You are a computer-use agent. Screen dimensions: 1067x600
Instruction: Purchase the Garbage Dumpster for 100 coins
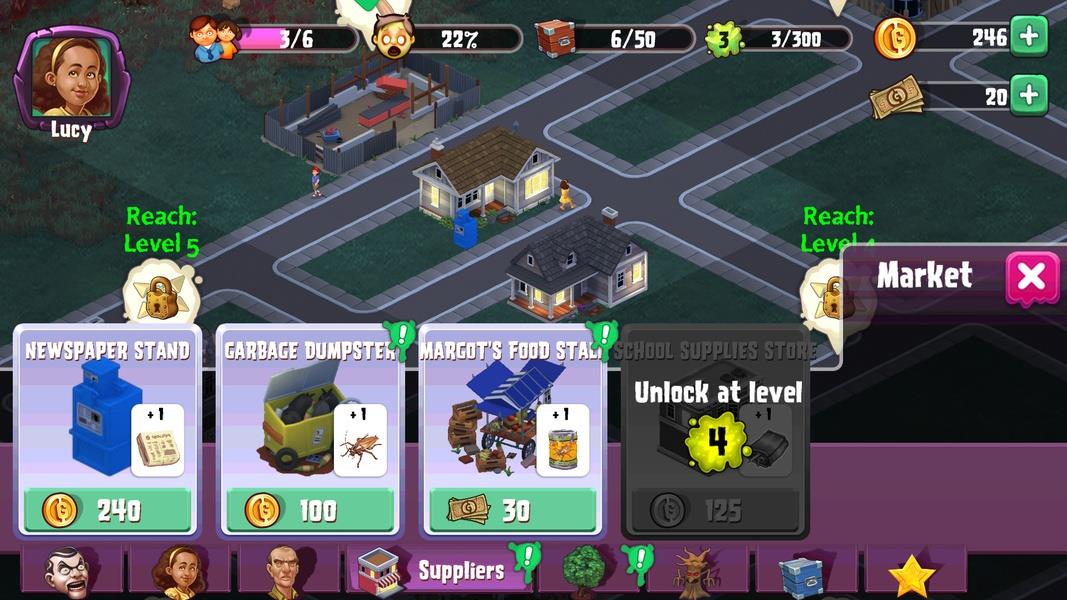click(x=310, y=510)
